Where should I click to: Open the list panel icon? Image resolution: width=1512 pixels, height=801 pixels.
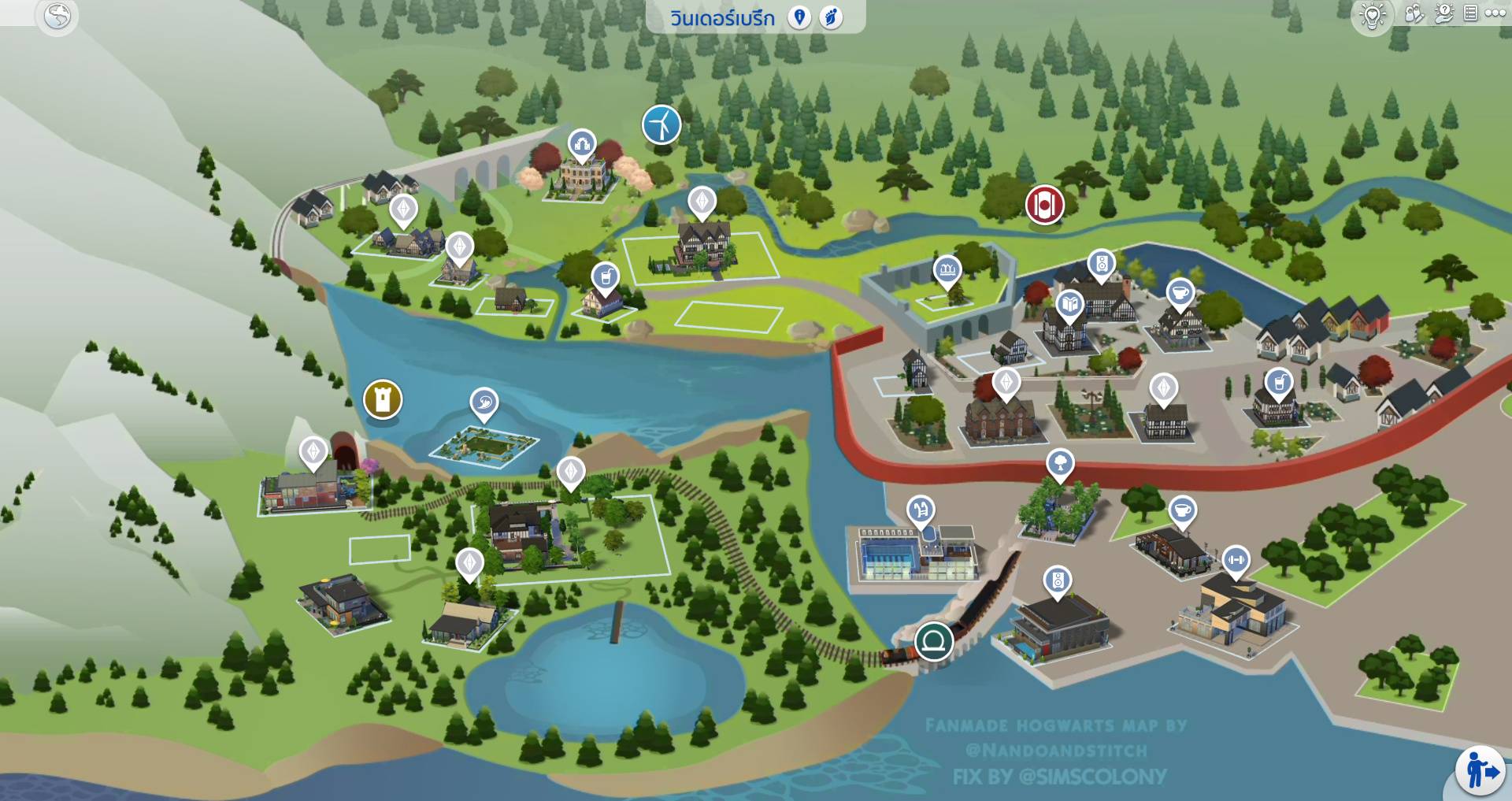[x=1470, y=13]
